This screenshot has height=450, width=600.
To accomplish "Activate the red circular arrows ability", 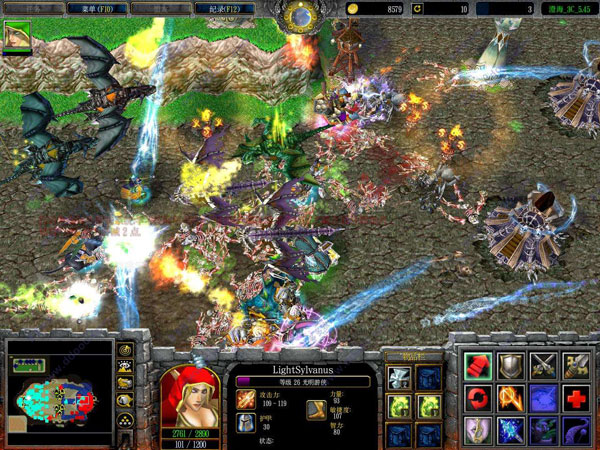I will 478,399.
